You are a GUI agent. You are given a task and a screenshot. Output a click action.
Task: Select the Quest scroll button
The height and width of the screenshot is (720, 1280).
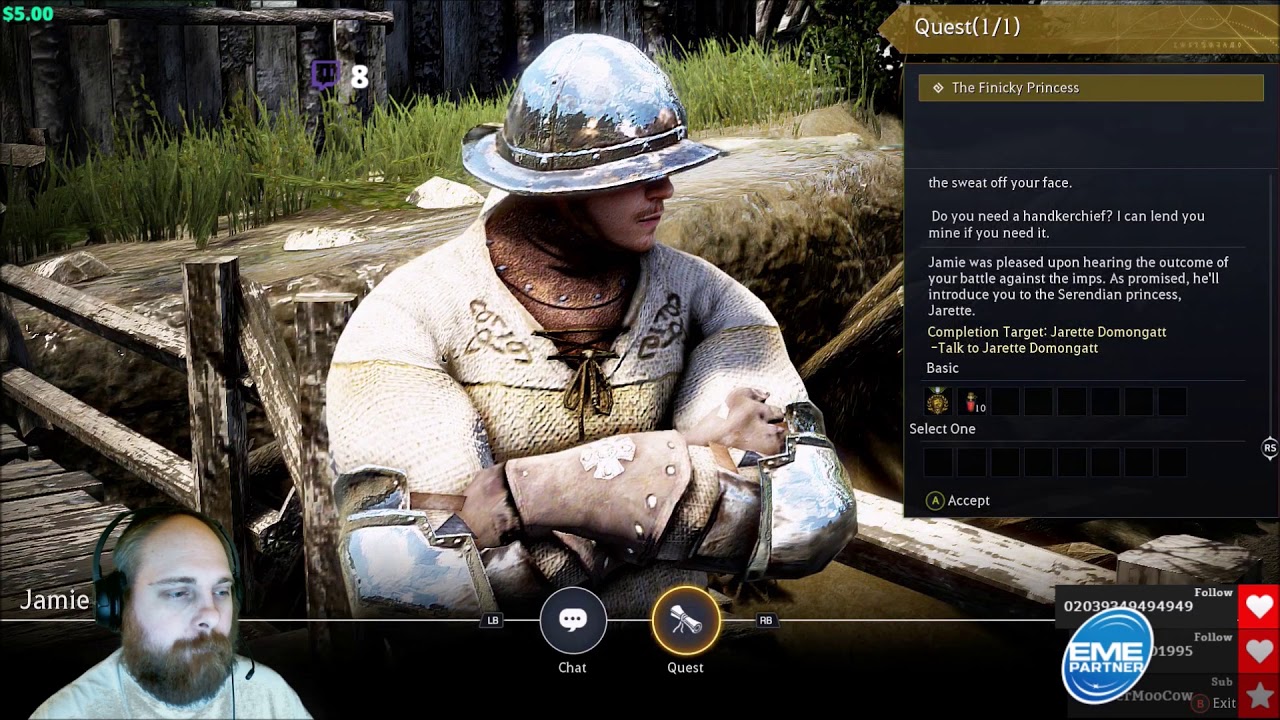685,621
